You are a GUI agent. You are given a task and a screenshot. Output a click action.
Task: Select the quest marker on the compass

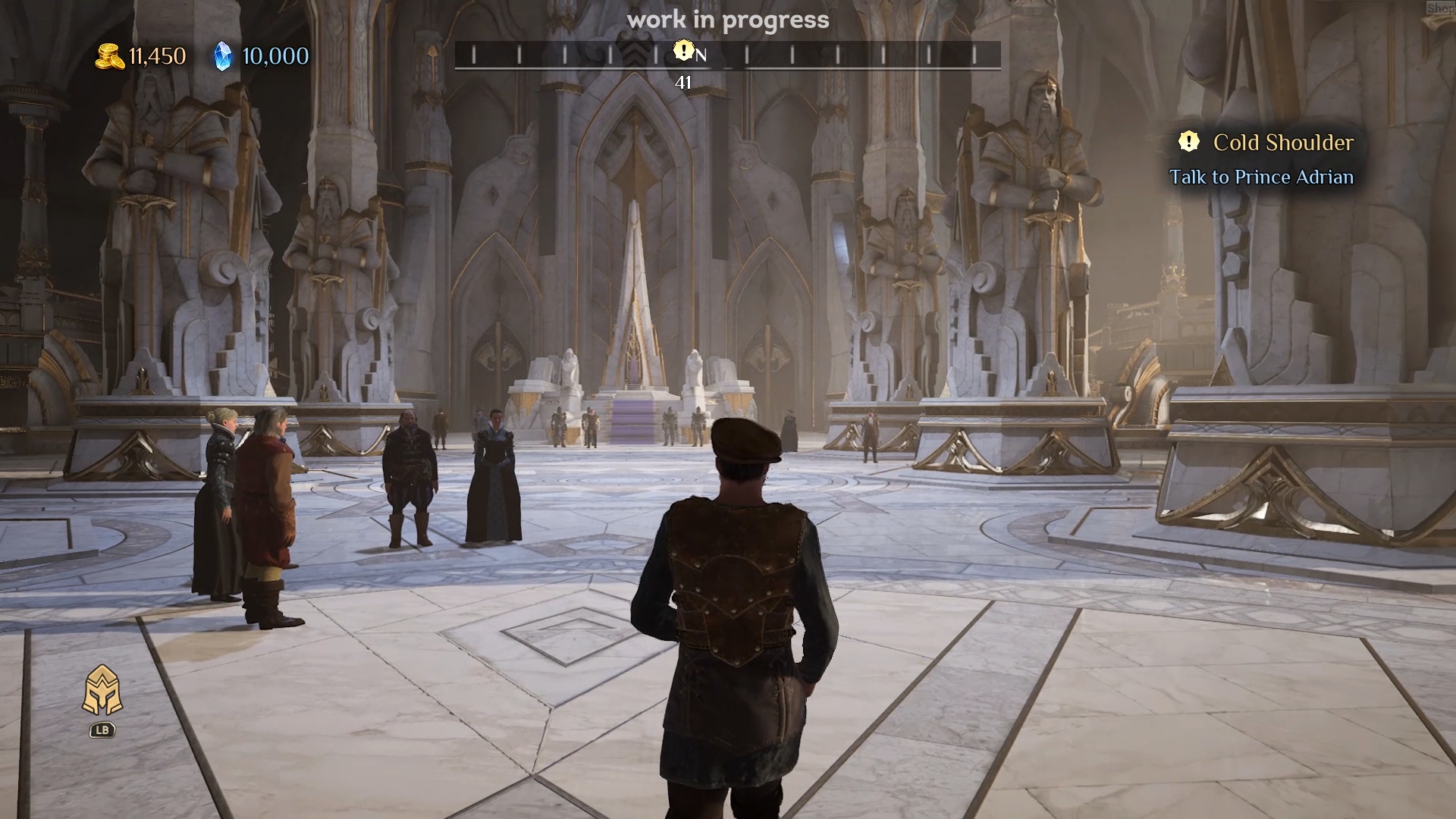pyautogui.click(x=683, y=51)
